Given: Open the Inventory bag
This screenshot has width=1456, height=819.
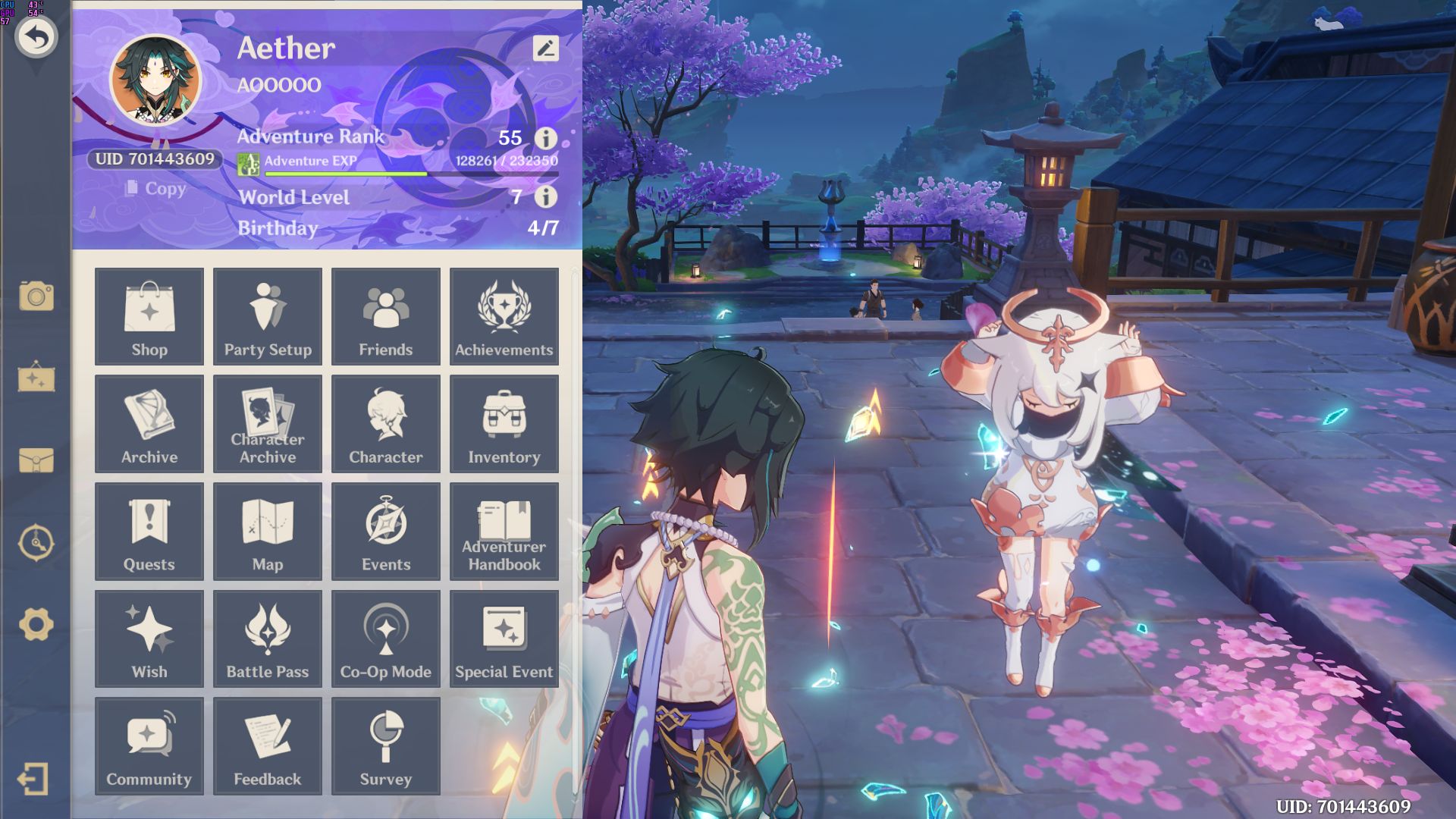Looking at the screenshot, I should click(x=504, y=424).
